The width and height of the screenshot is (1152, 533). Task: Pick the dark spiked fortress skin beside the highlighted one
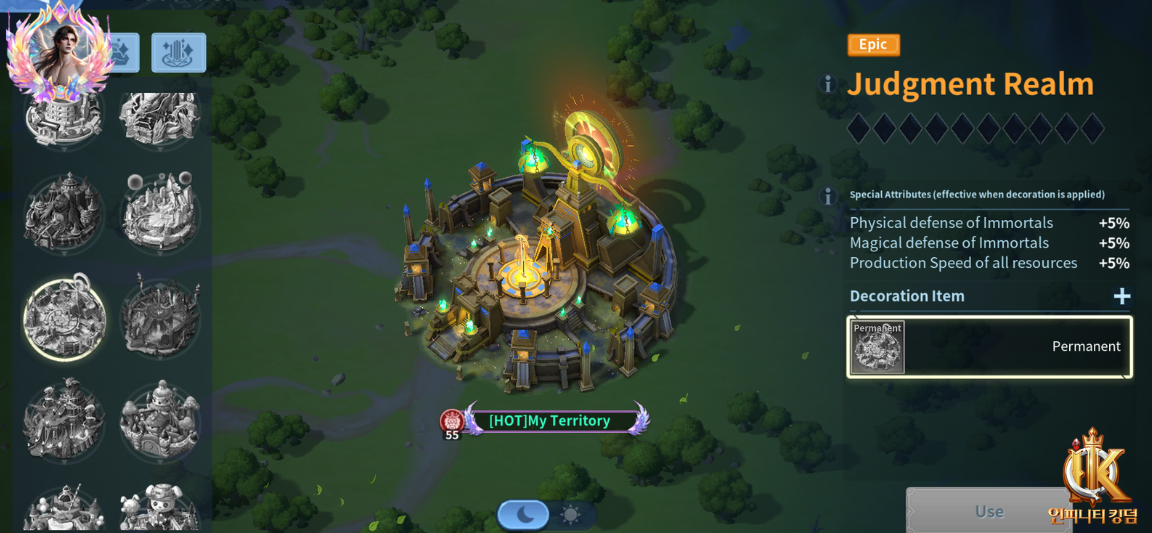click(160, 319)
